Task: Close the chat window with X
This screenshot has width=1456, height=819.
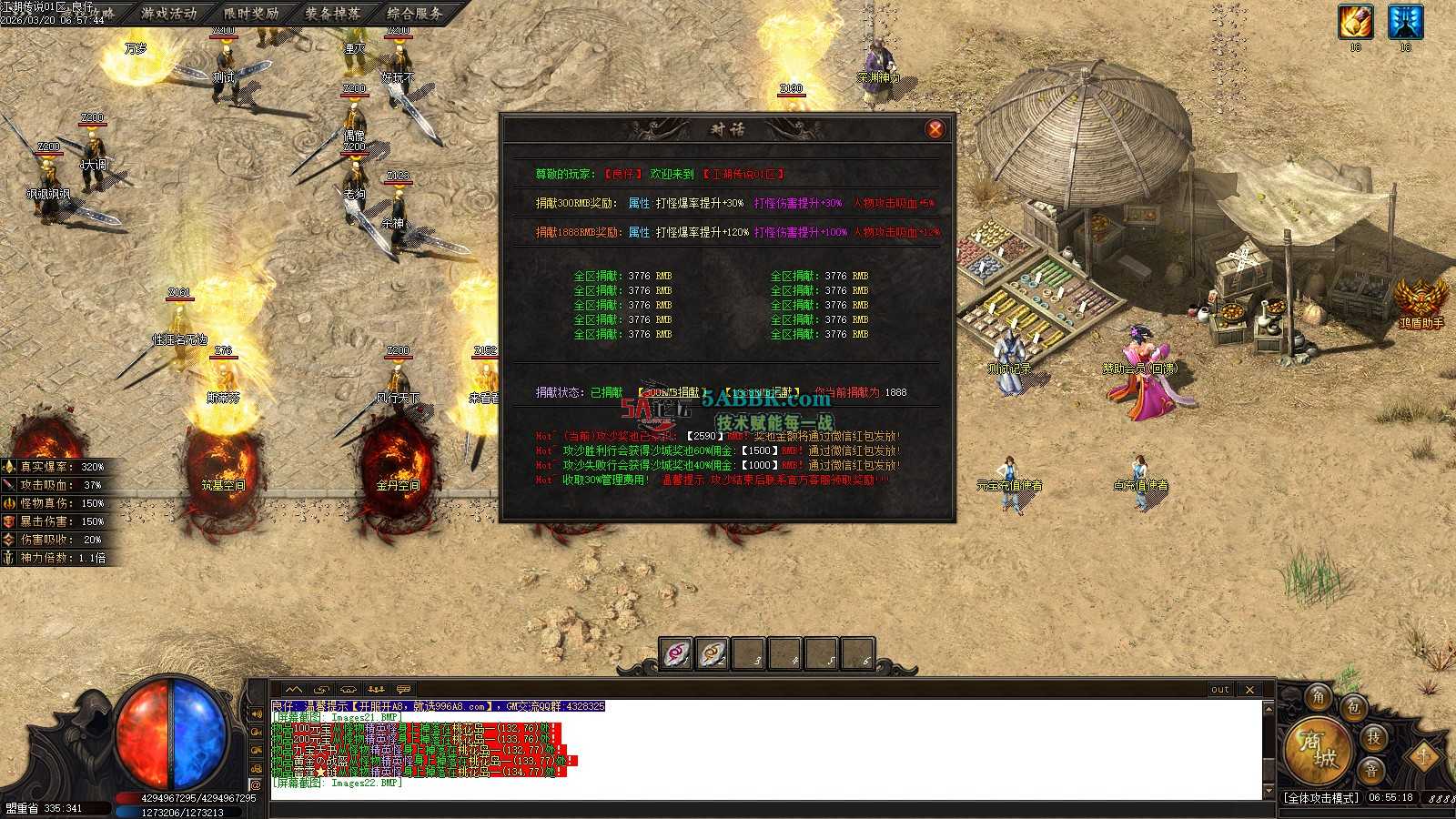Action: click(x=1249, y=690)
